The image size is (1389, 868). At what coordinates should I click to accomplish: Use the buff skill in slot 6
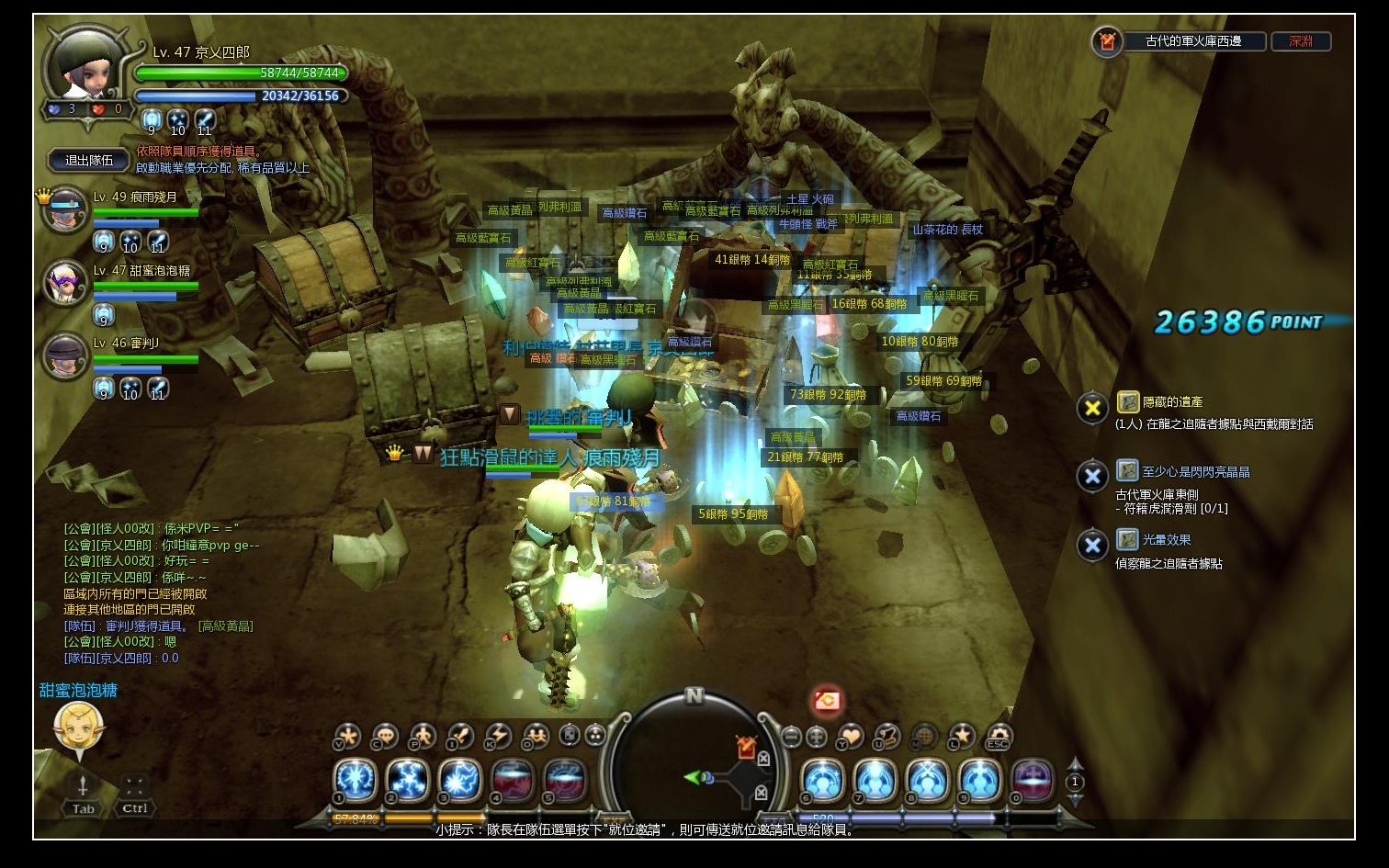[x=823, y=781]
